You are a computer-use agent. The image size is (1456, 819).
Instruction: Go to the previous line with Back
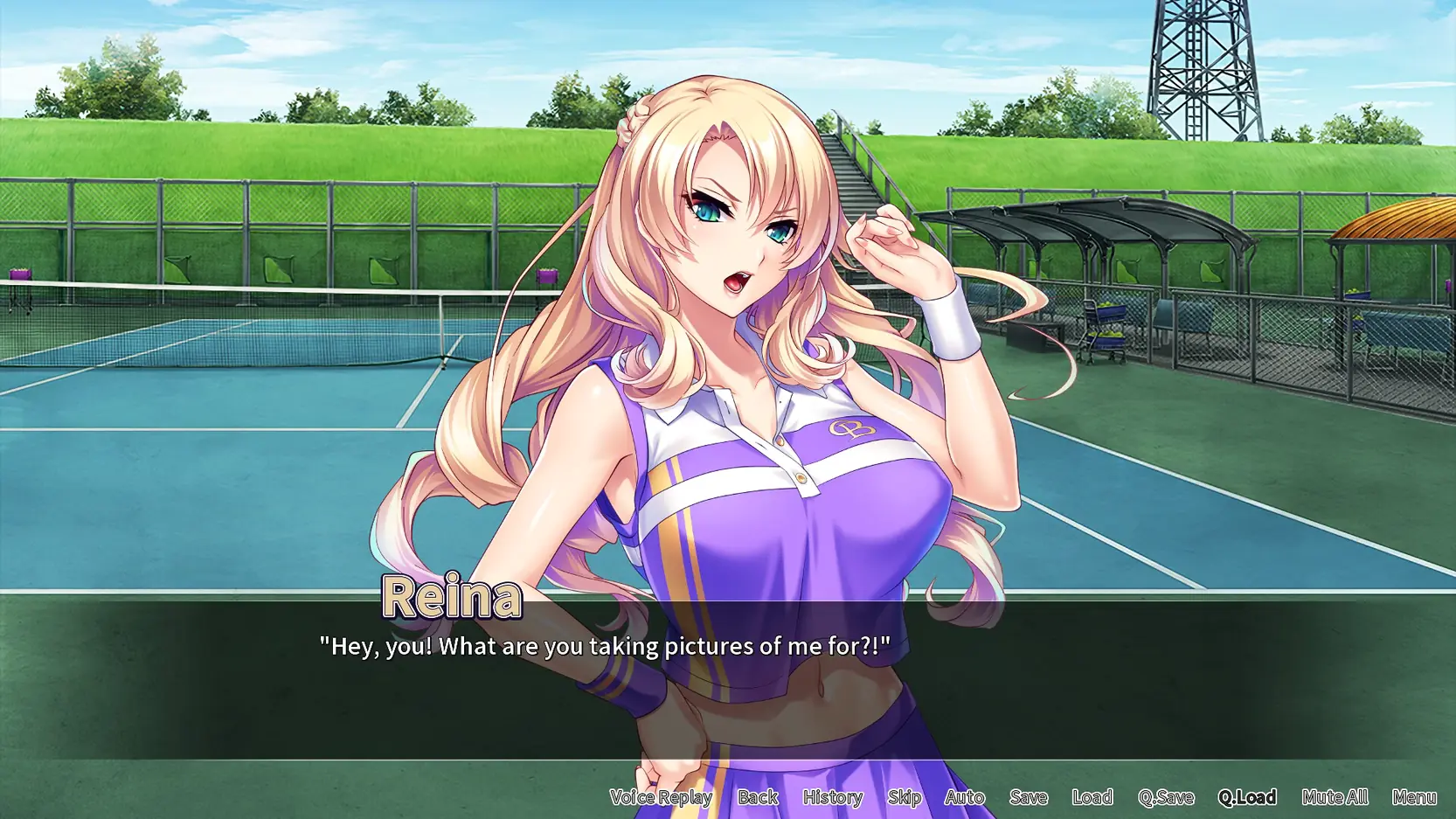click(758, 797)
